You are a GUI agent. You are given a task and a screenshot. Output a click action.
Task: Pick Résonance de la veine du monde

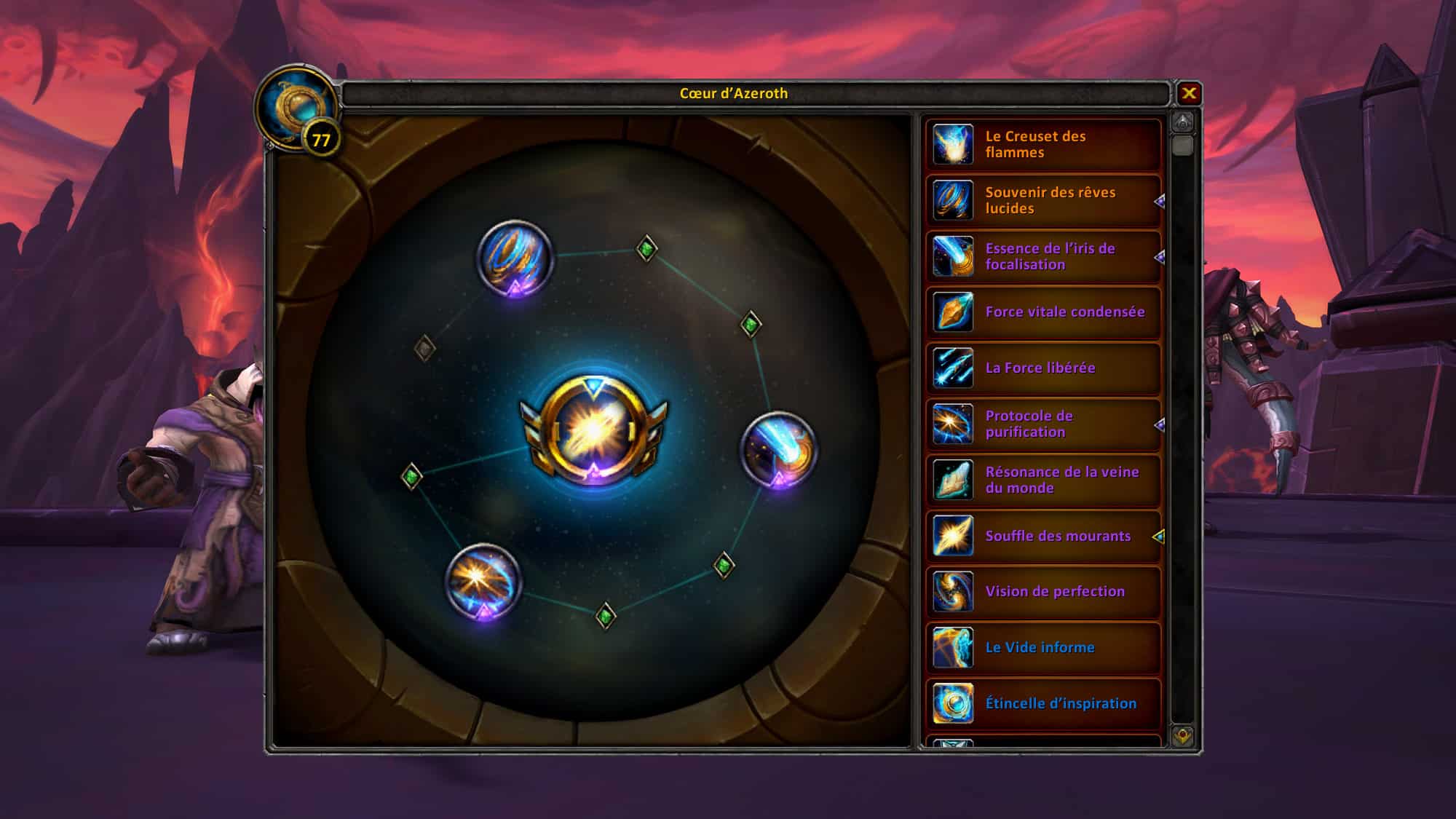pos(1042,480)
